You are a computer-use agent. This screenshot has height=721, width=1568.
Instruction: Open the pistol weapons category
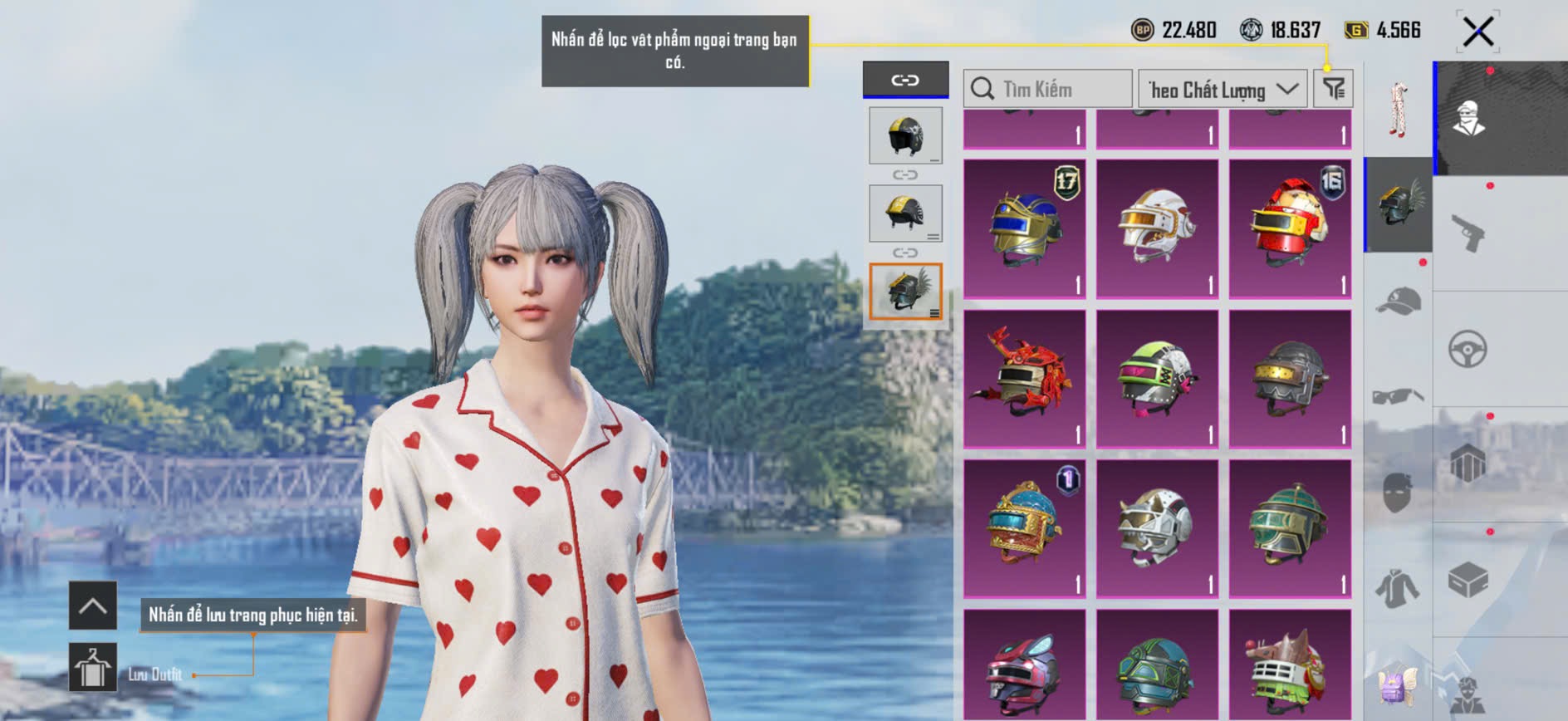[x=1468, y=233]
